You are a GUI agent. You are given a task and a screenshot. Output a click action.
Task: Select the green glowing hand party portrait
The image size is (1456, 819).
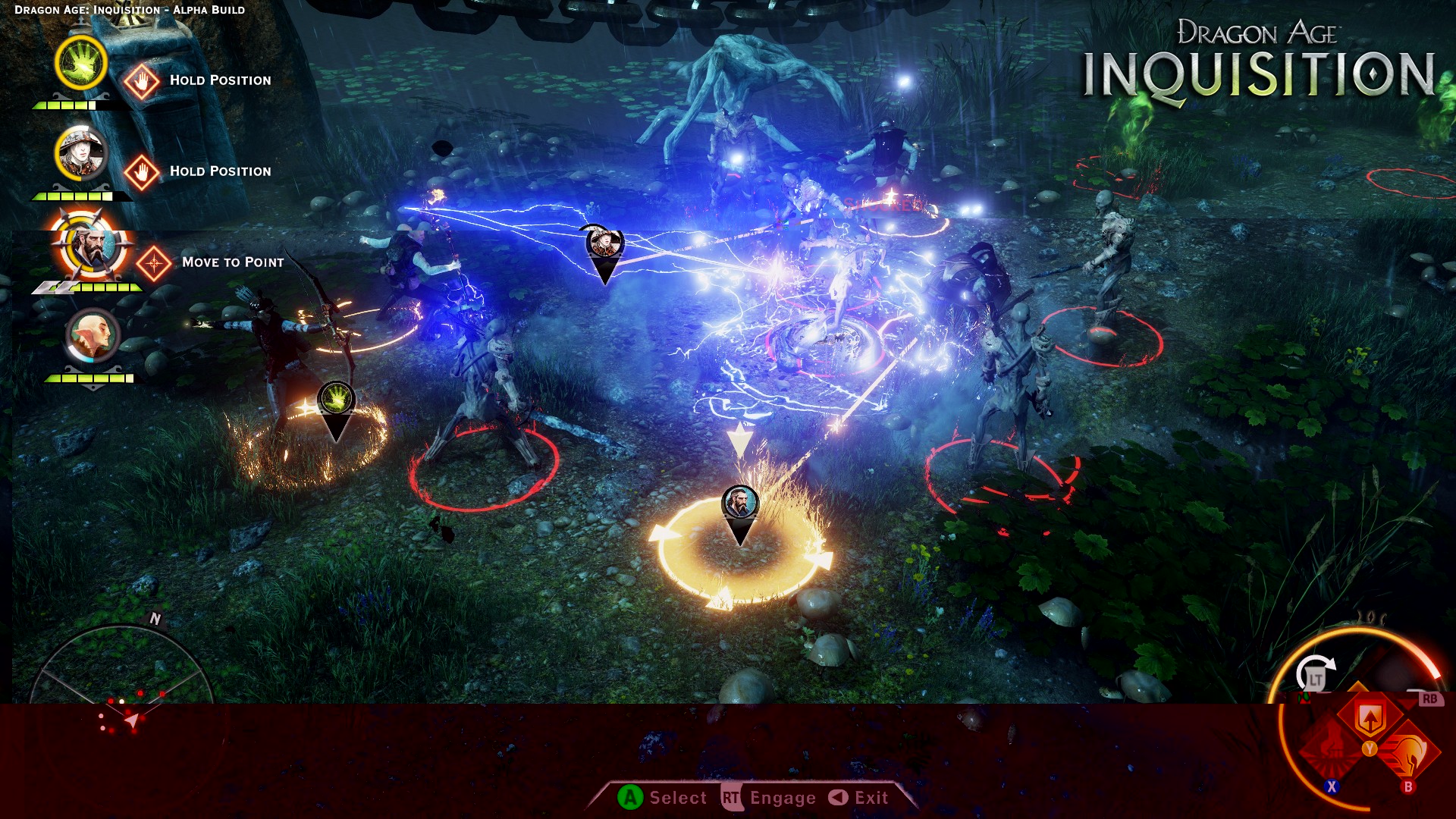click(x=81, y=63)
